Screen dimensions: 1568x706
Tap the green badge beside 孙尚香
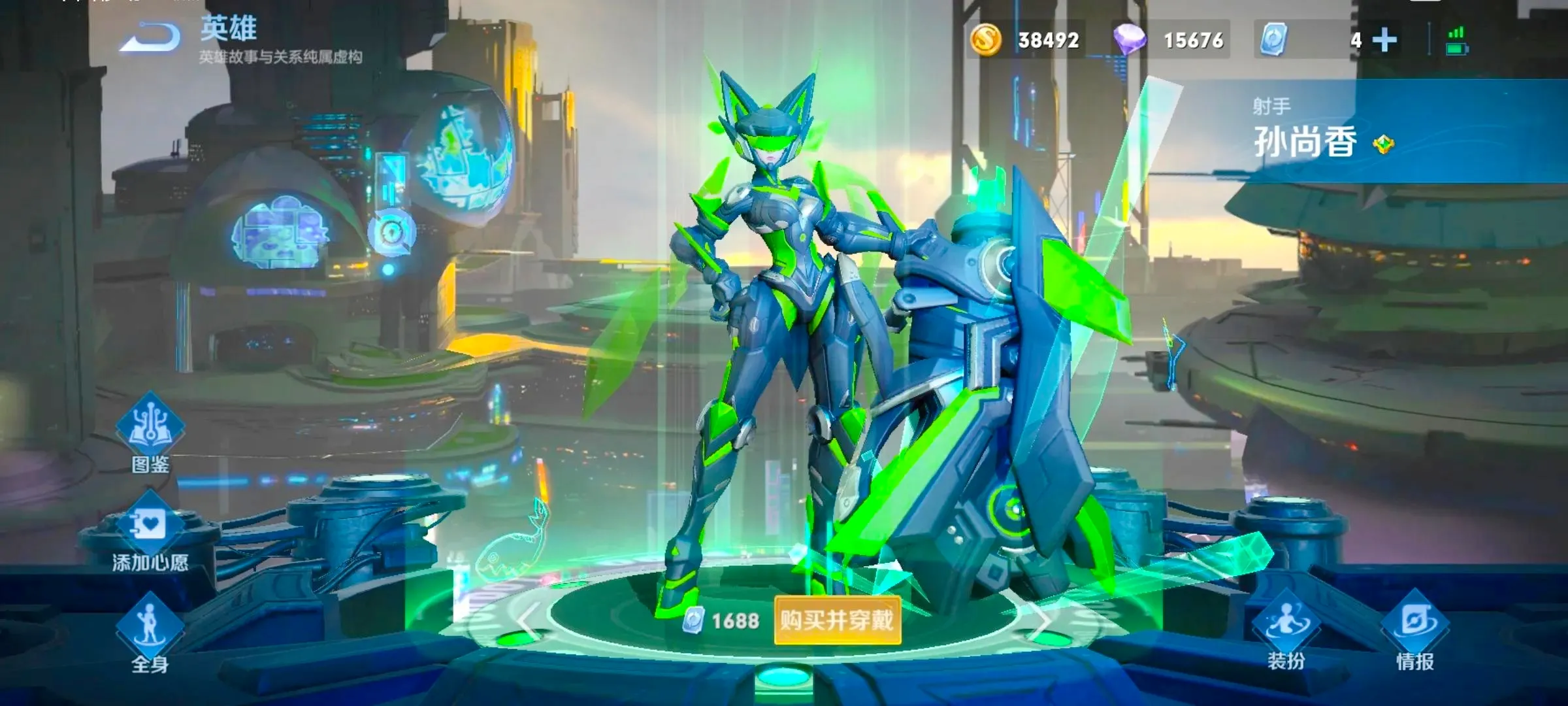[1383, 144]
